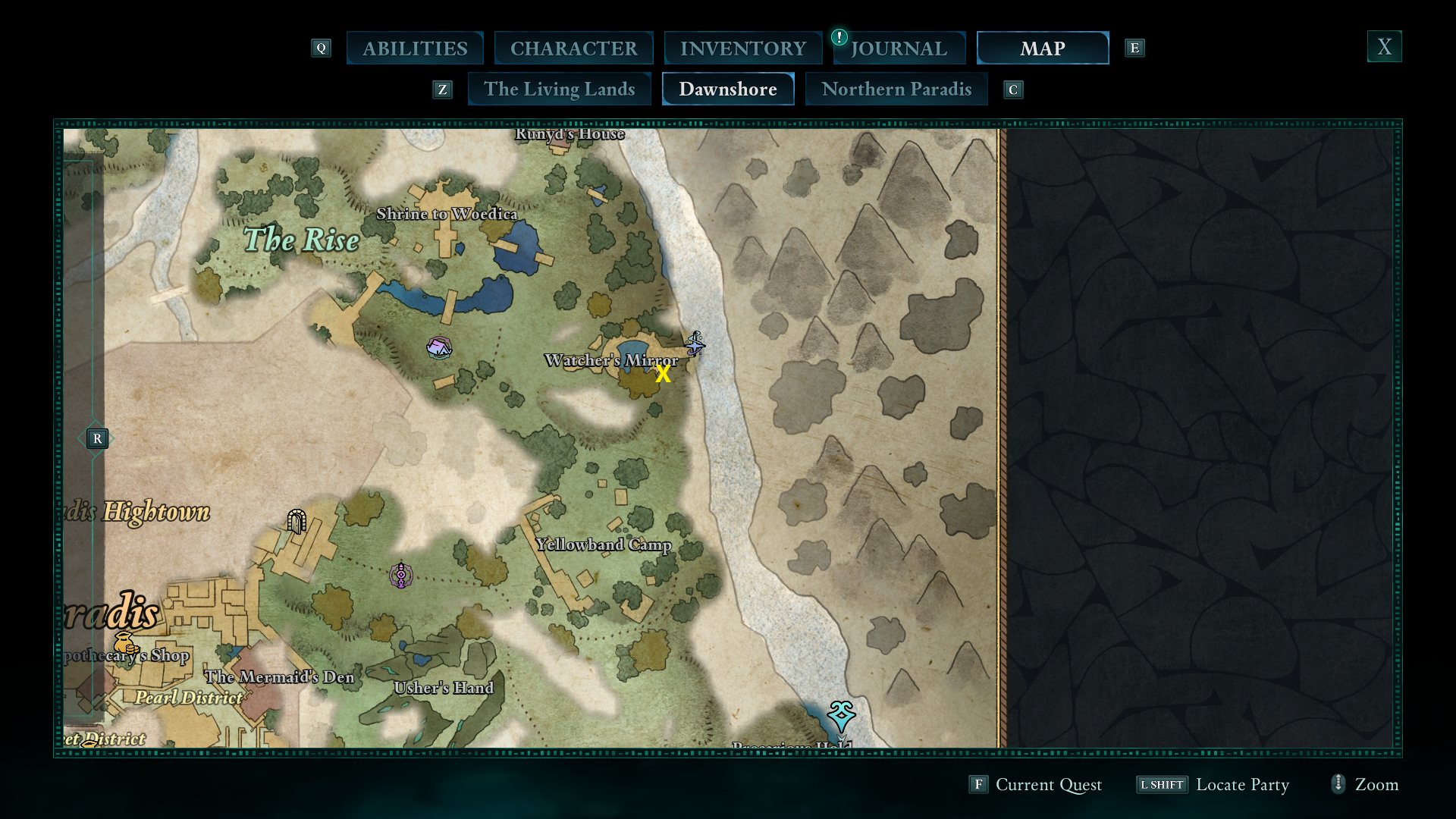Click the yellow X marker at Watcher's Mirror

664,374
